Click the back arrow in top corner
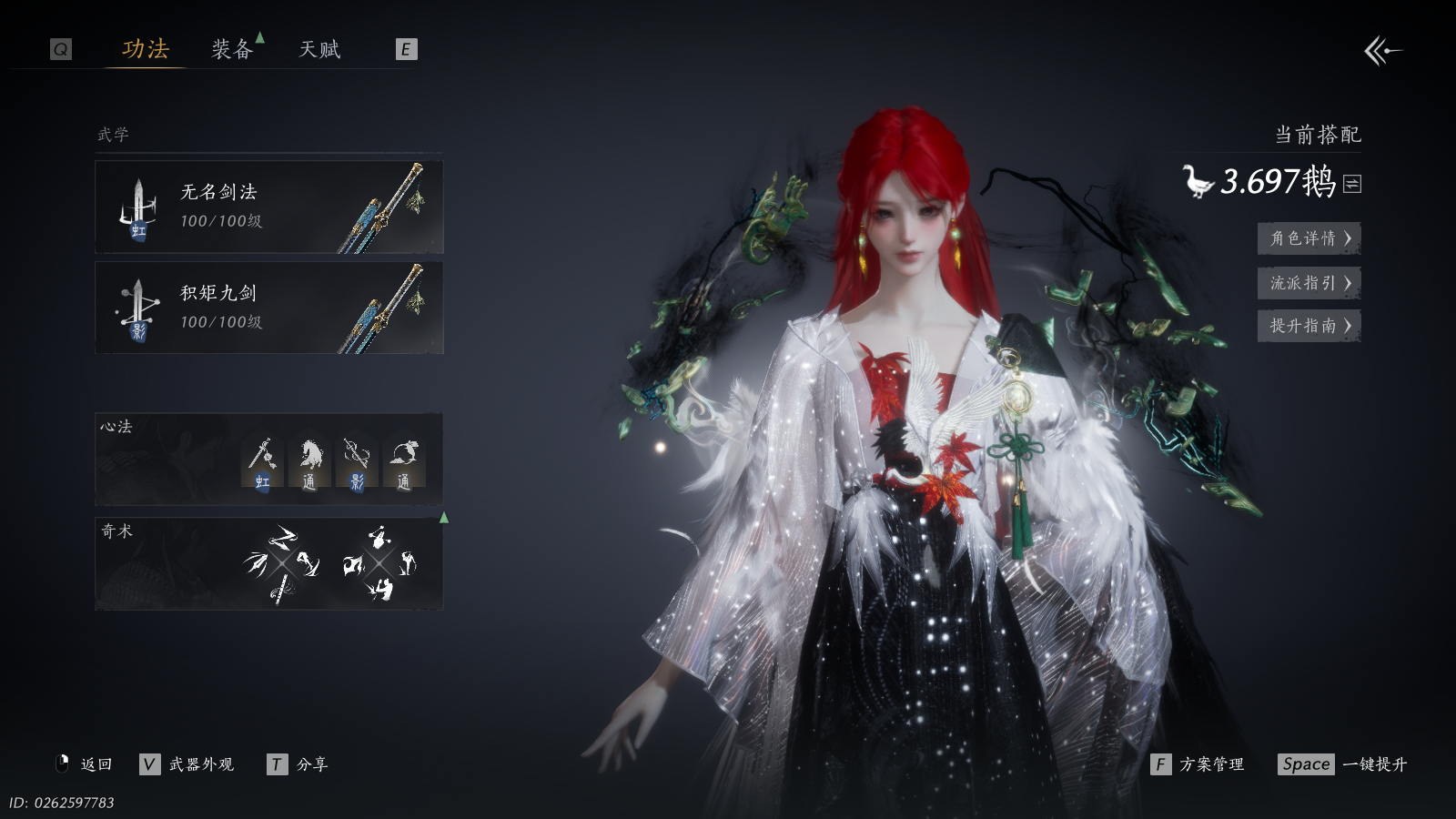The width and height of the screenshot is (1456, 819). pyautogui.click(x=1382, y=51)
